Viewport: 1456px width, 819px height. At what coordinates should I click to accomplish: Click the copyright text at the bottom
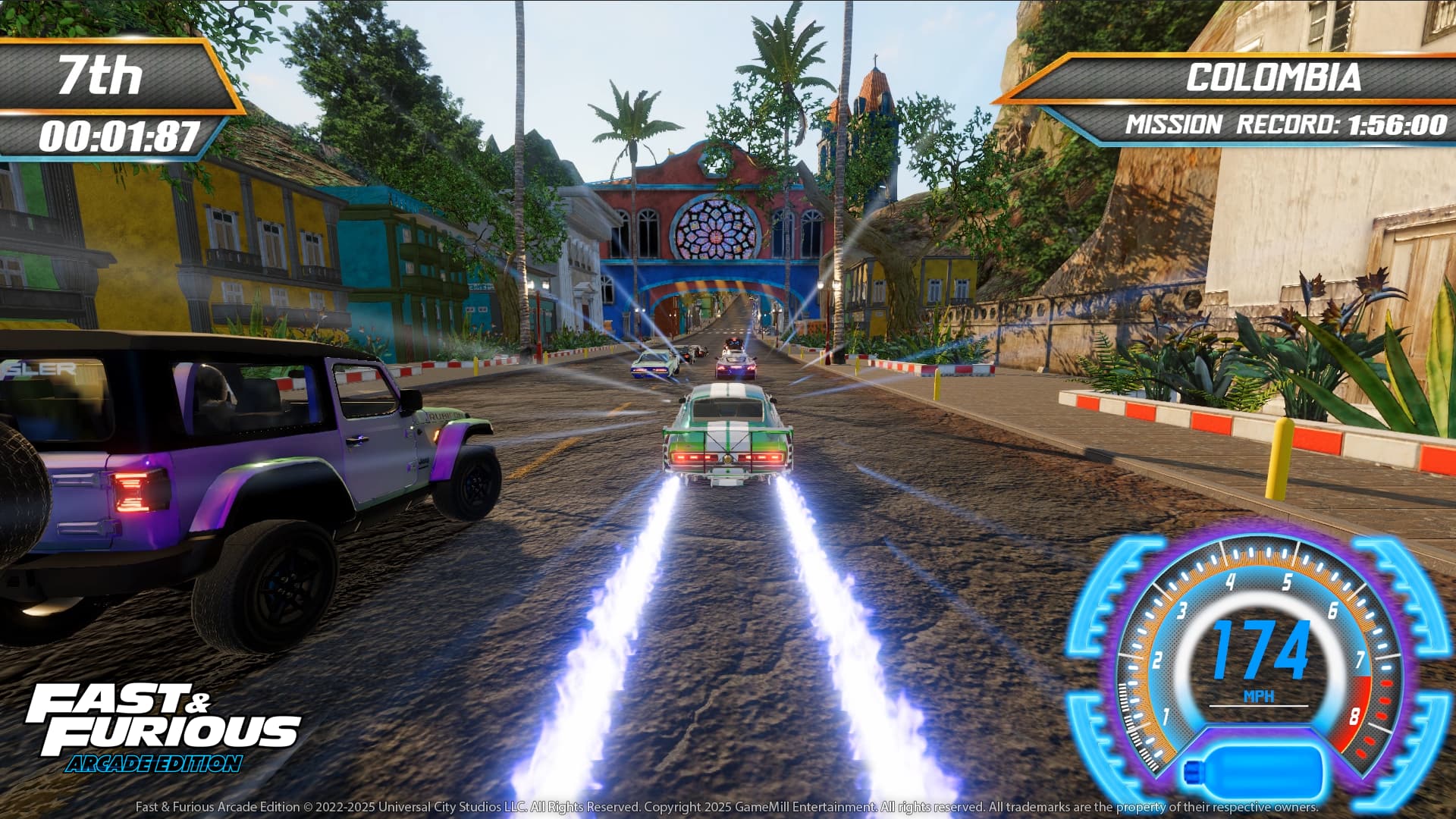point(728,808)
